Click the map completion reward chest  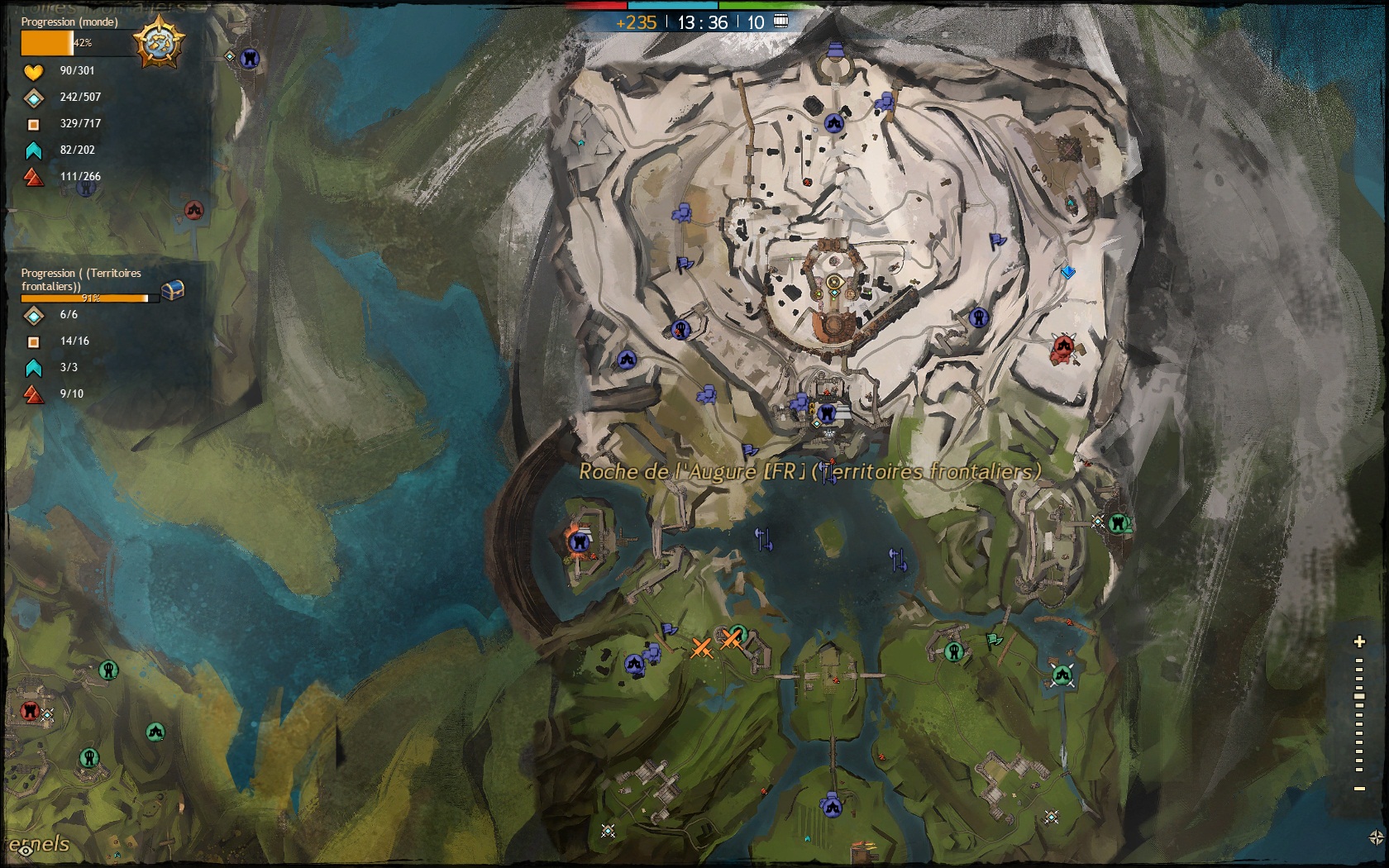(x=172, y=289)
